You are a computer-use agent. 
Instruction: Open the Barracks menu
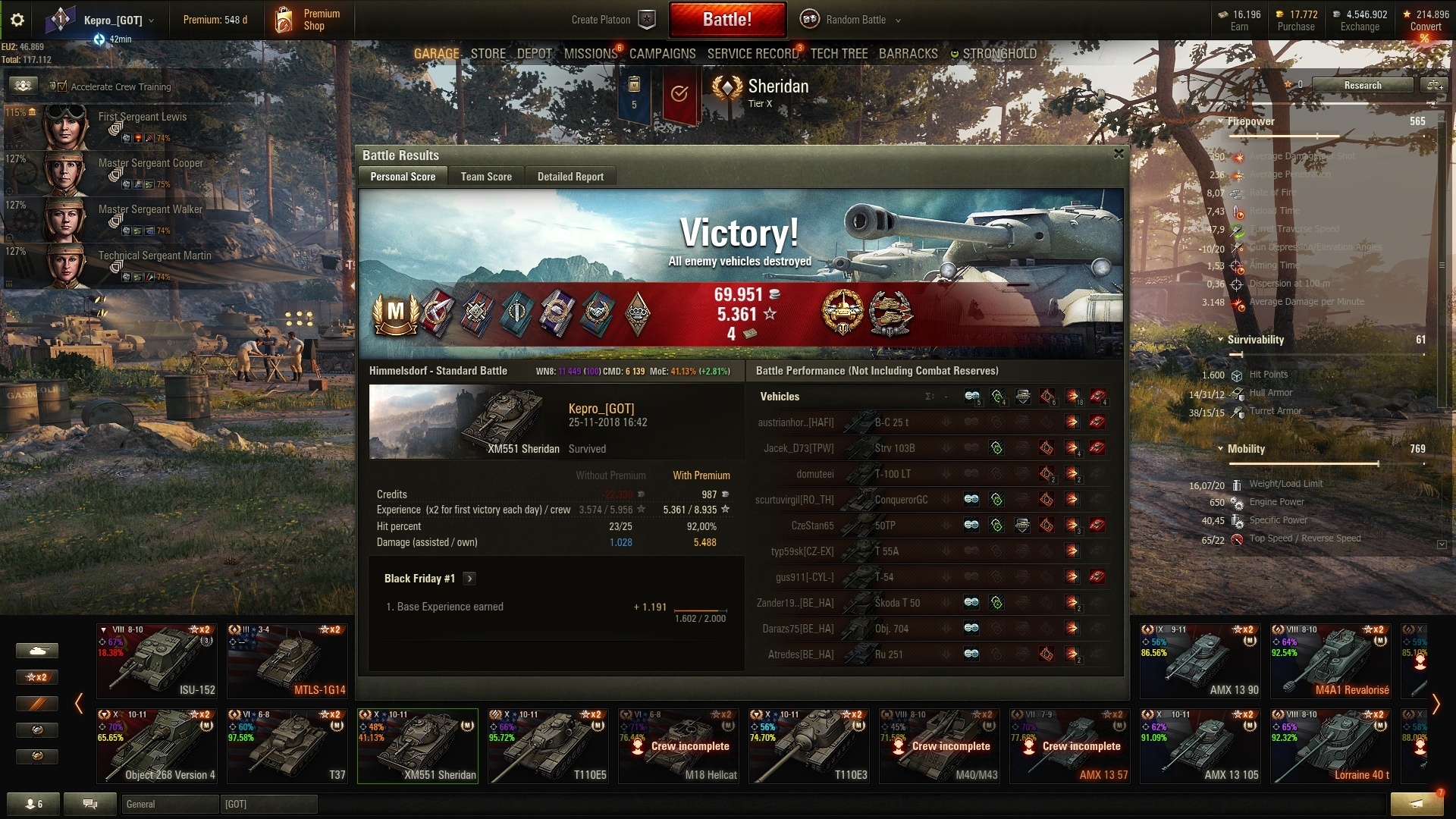point(908,54)
